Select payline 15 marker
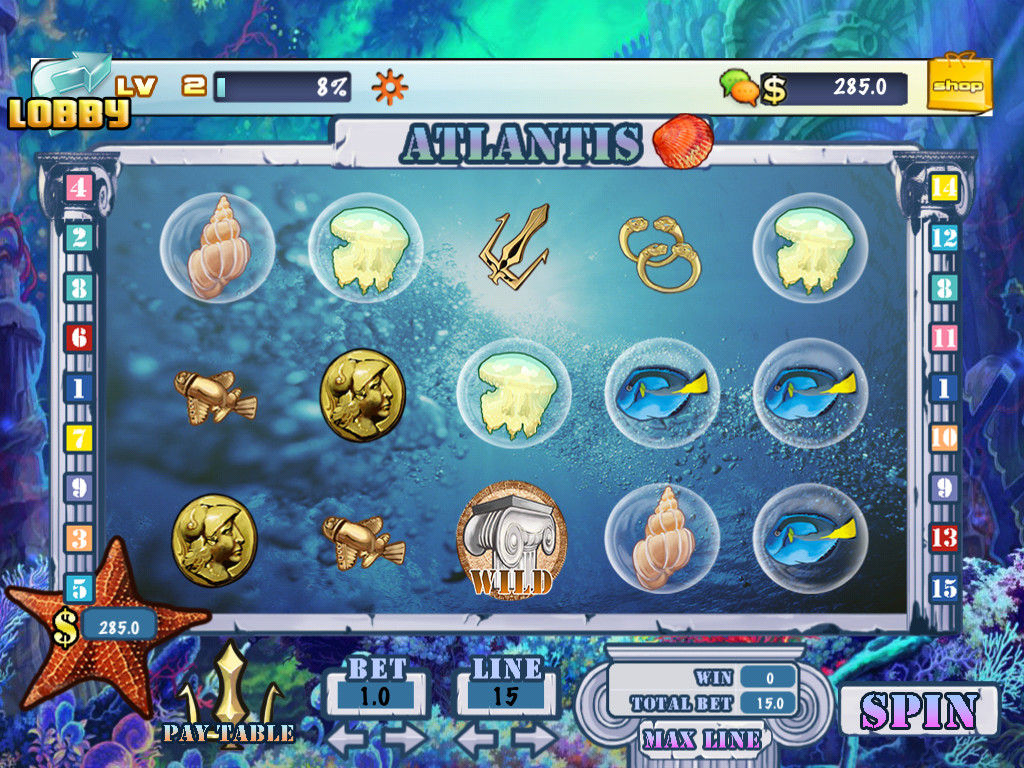Screen dimensions: 1024x768 click(x=944, y=588)
